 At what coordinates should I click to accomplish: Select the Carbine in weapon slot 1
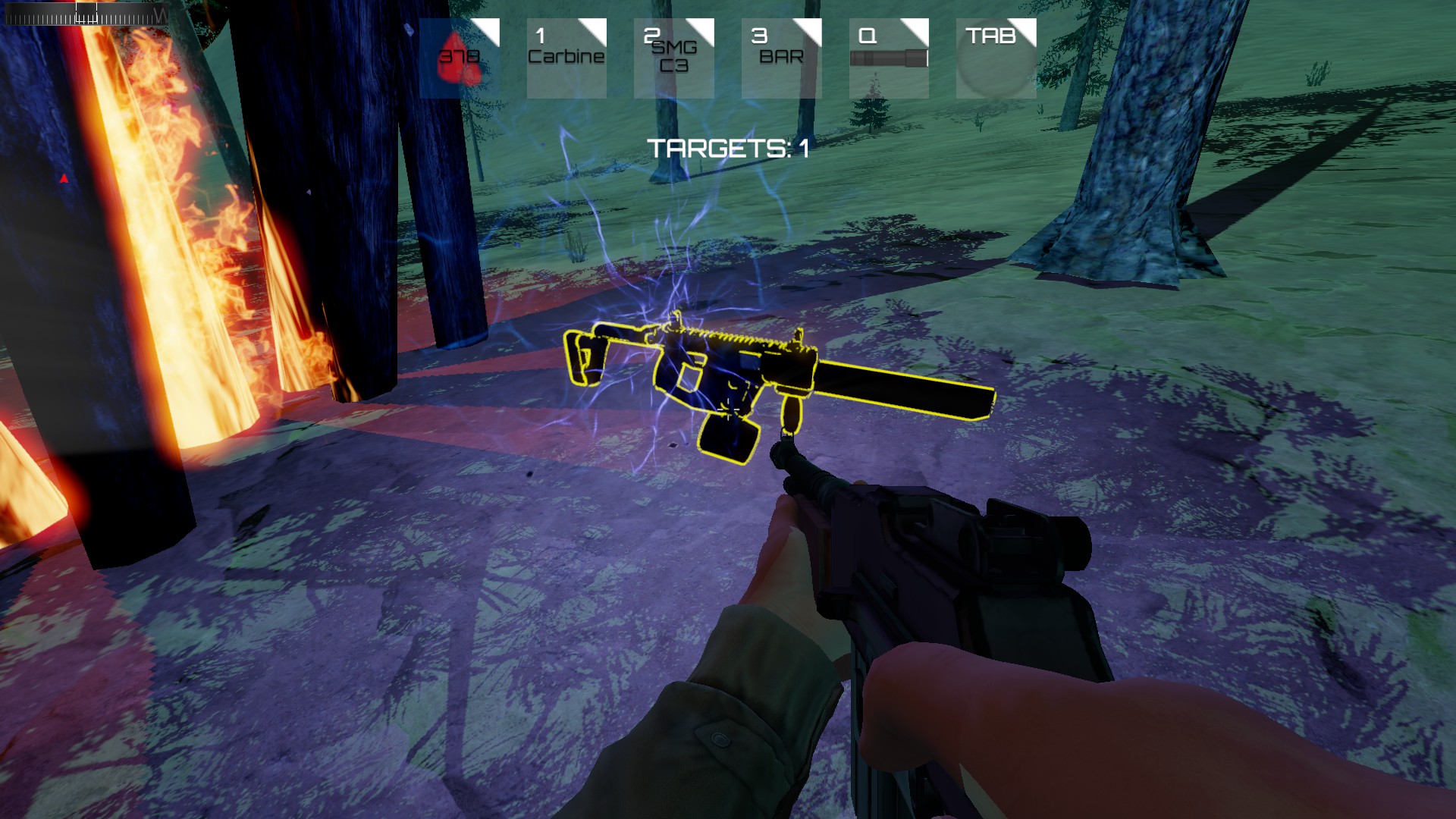click(566, 57)
